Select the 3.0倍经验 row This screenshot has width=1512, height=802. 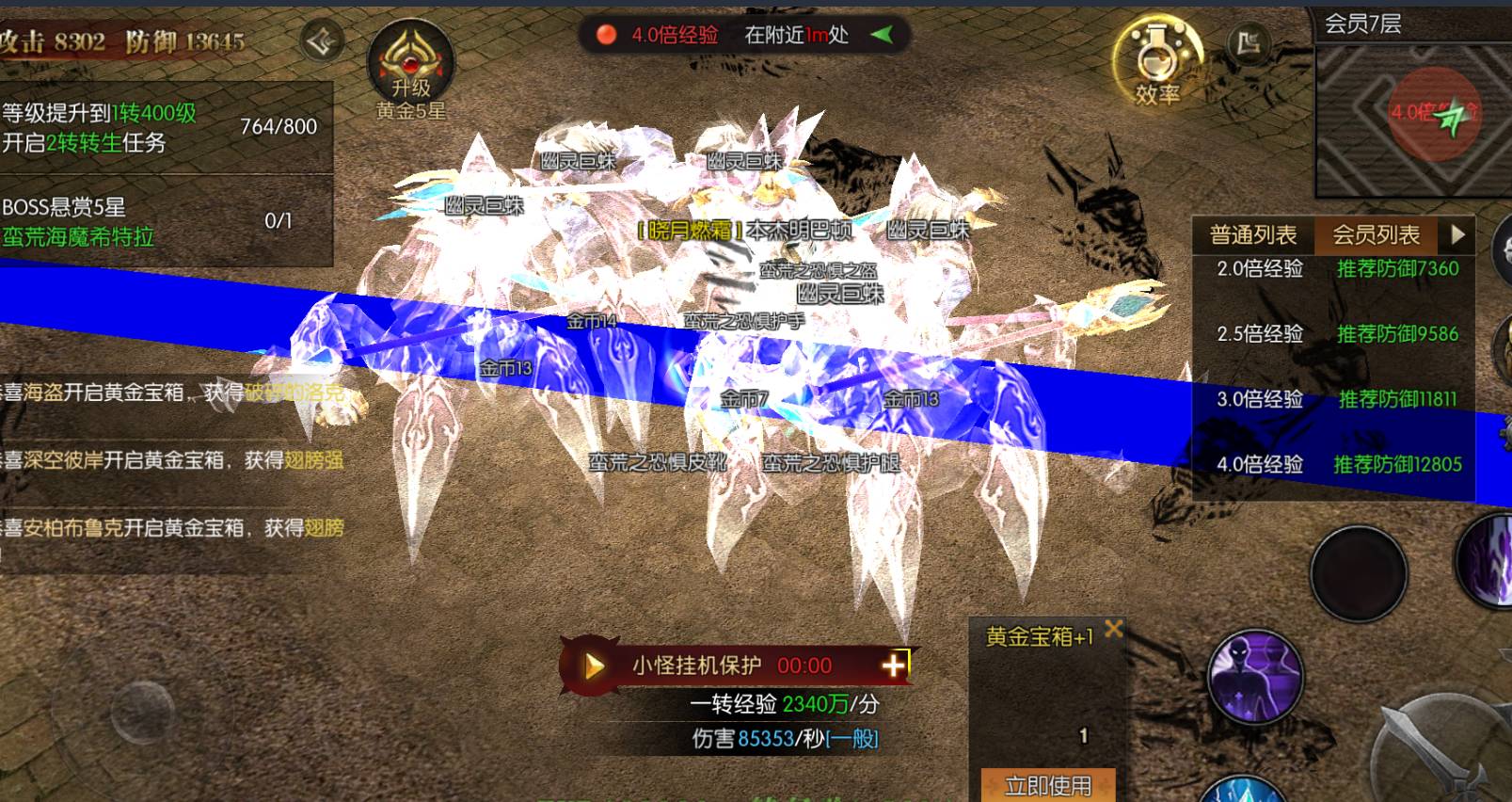tap(1336, 399)
